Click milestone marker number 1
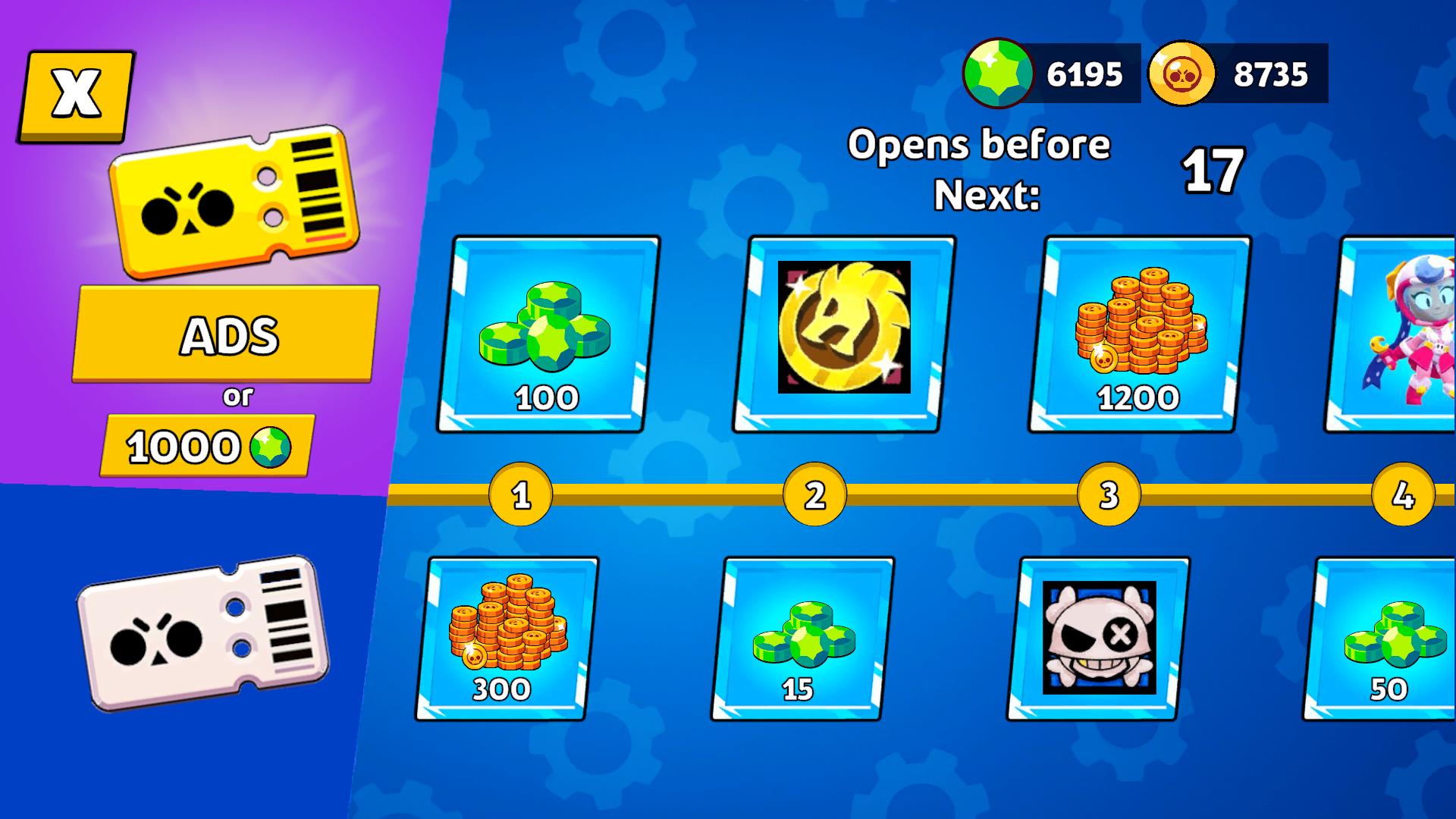The height and width of the screenshot is (819, 1456). pyautogui.click(x=522, y=494)
